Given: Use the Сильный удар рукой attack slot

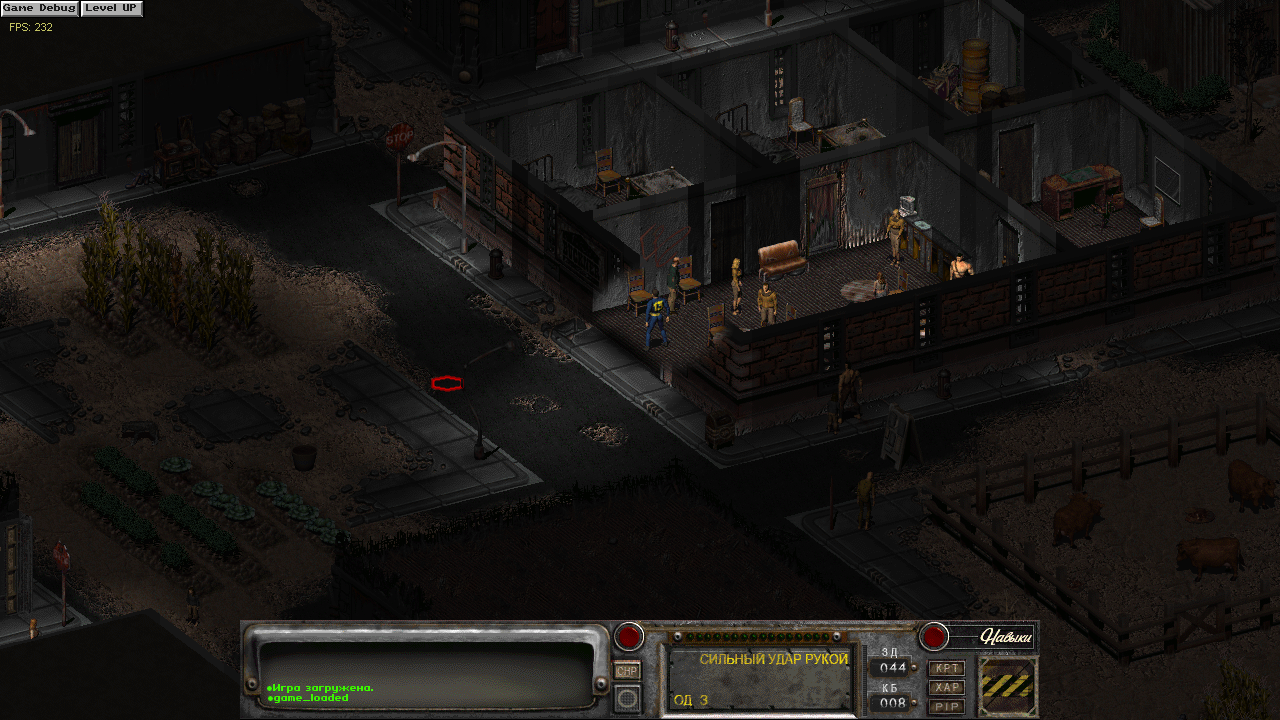Looking at the screenshot, I should coord(760,678).
